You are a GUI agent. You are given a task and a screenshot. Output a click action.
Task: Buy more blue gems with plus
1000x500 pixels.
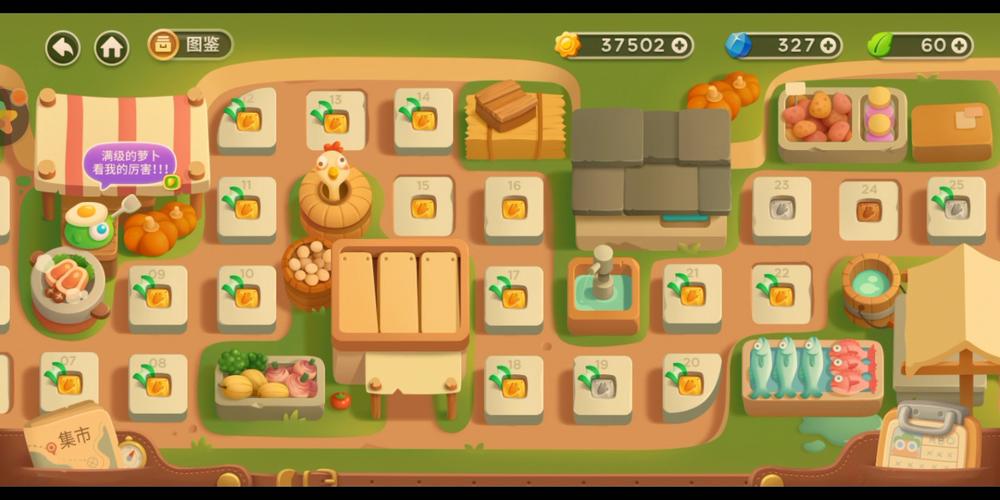(x=828, y=45)
